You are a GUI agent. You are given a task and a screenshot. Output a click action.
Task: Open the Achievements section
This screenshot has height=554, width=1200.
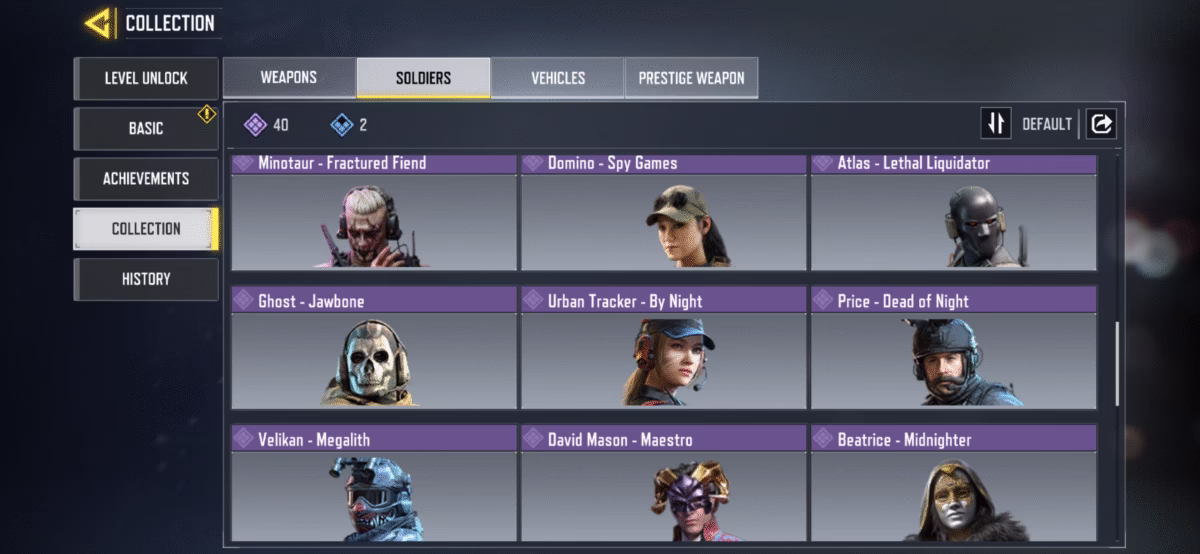pos(146,178)
